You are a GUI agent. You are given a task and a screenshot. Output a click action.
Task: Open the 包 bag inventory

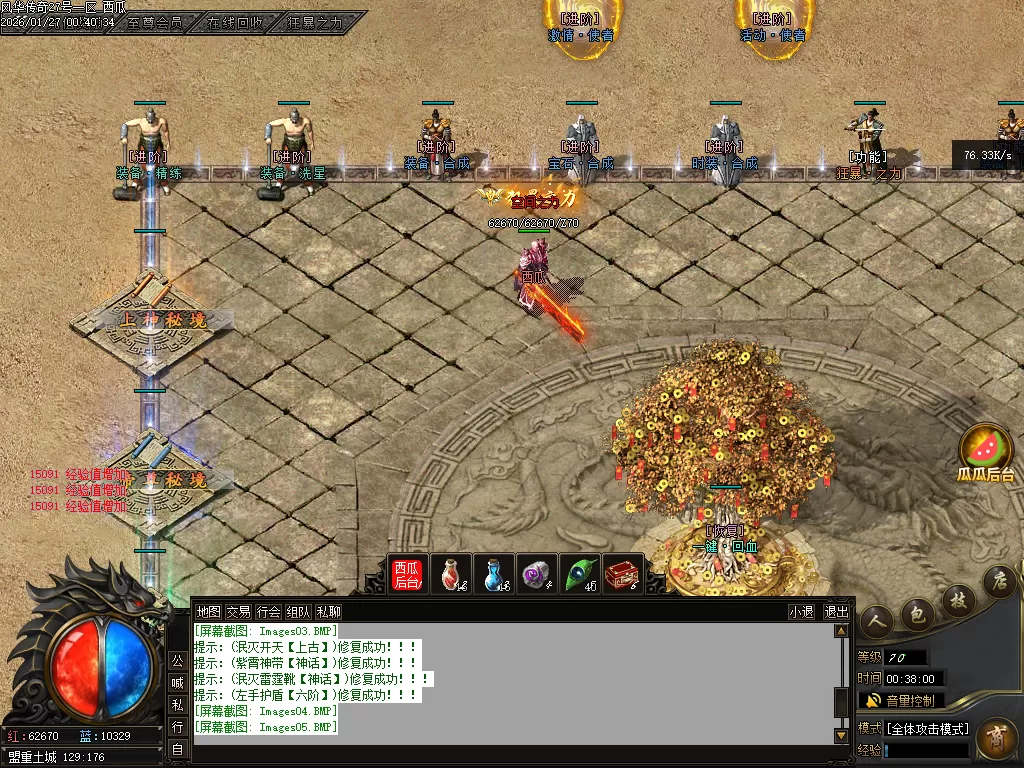[x=917, y=614]
